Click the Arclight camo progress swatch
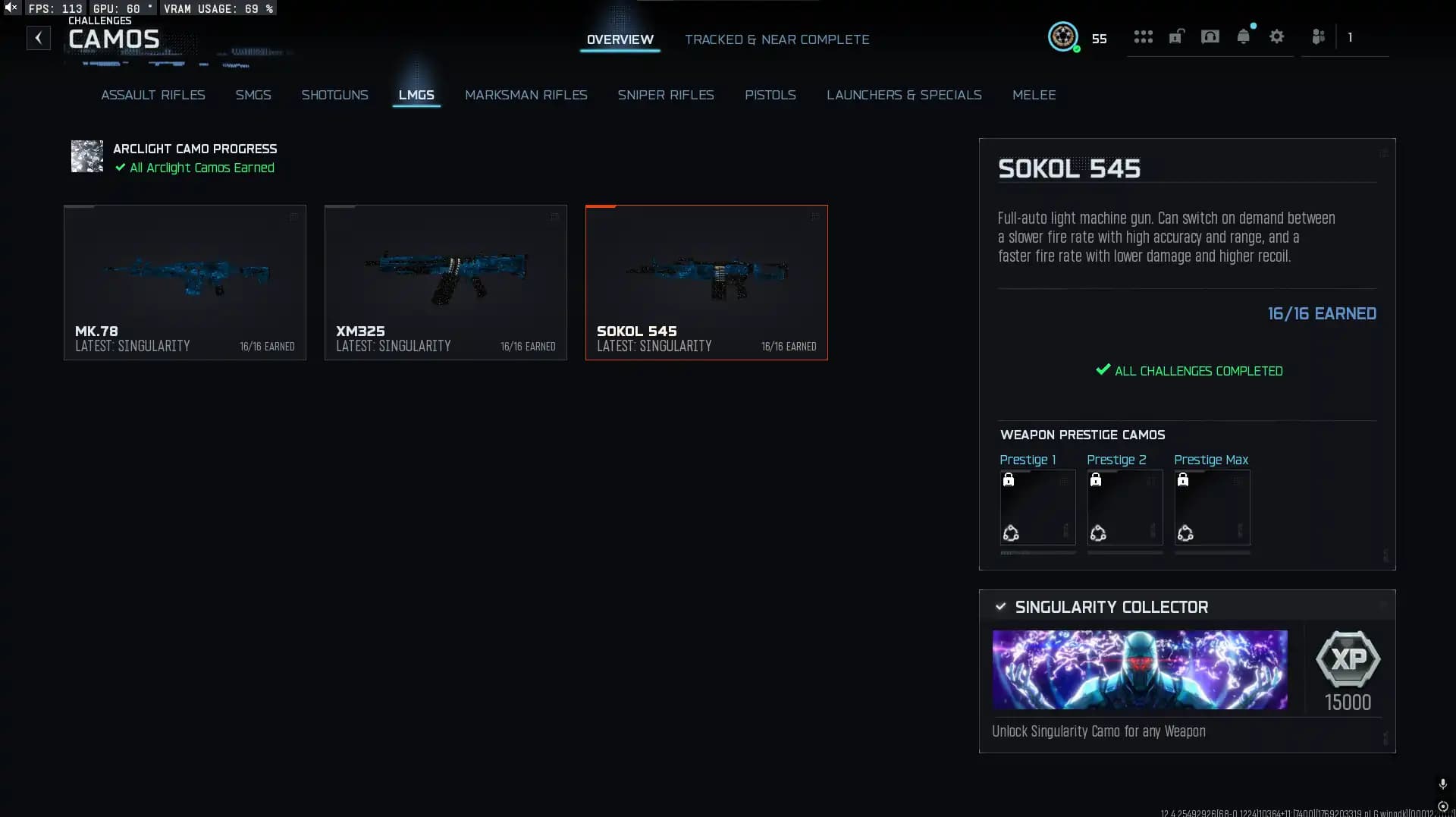 click(x=86, y=157)
